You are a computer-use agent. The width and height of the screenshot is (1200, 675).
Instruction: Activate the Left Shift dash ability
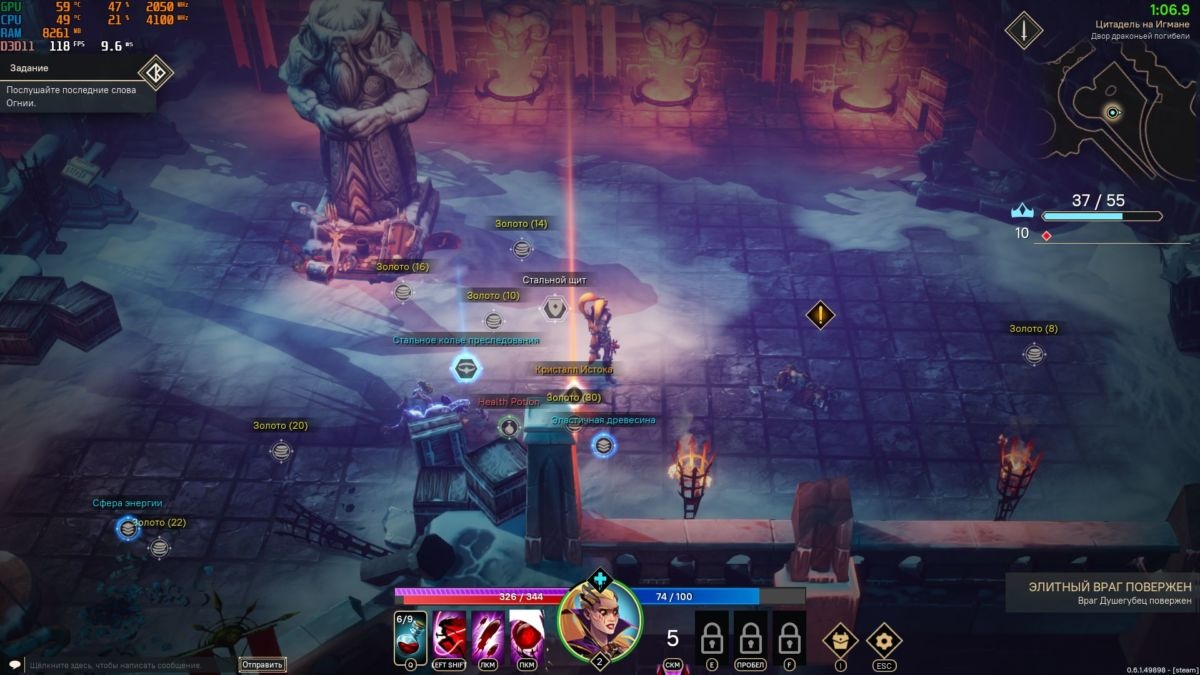[x=449, y=637]
